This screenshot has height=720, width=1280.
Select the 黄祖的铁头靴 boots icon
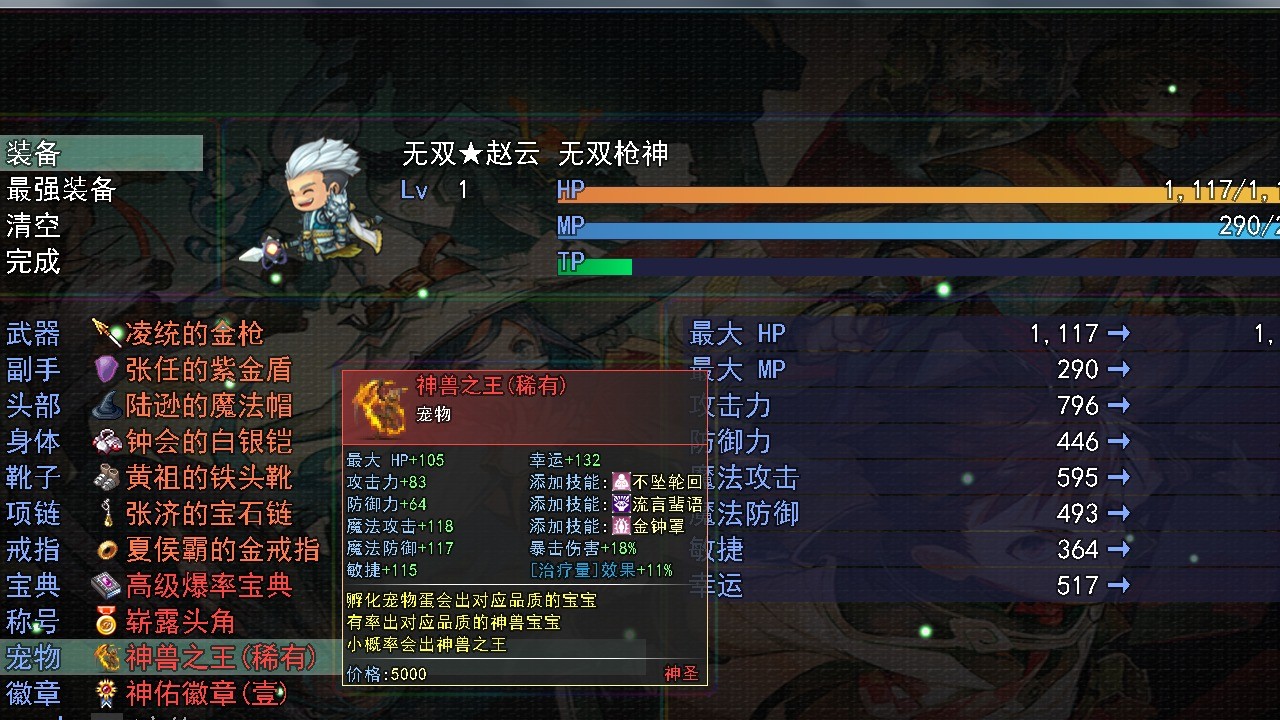pyautogui.click(x=108, y=477)
